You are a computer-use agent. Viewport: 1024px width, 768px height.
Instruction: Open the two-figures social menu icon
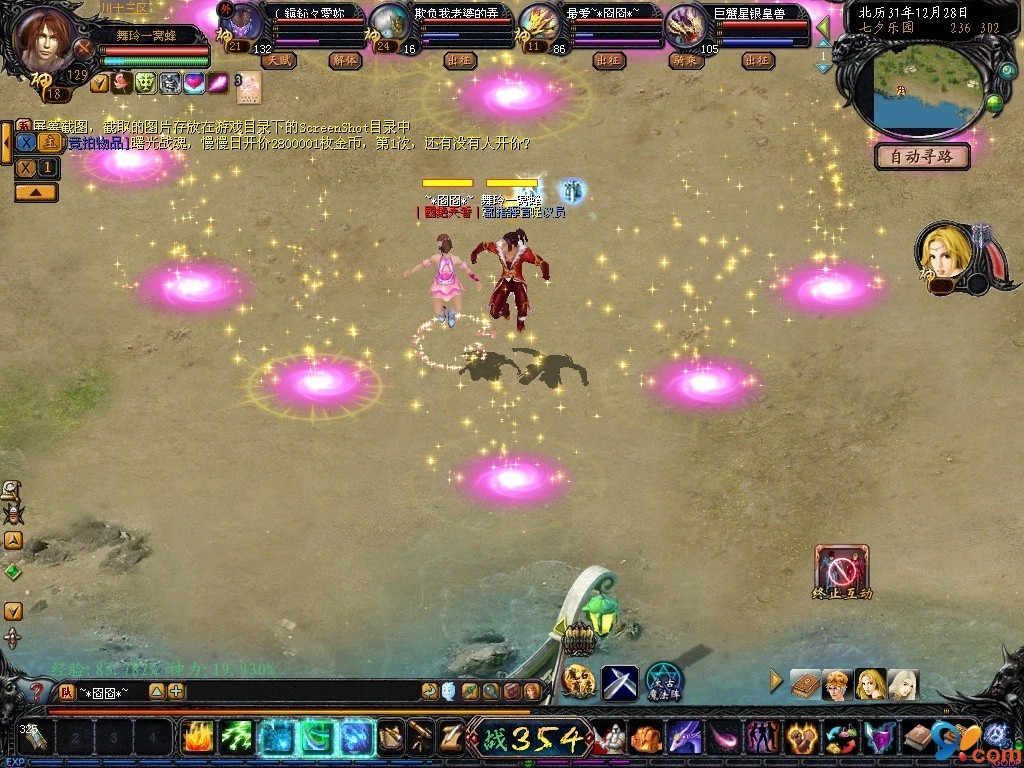click(x=762, y=738)
